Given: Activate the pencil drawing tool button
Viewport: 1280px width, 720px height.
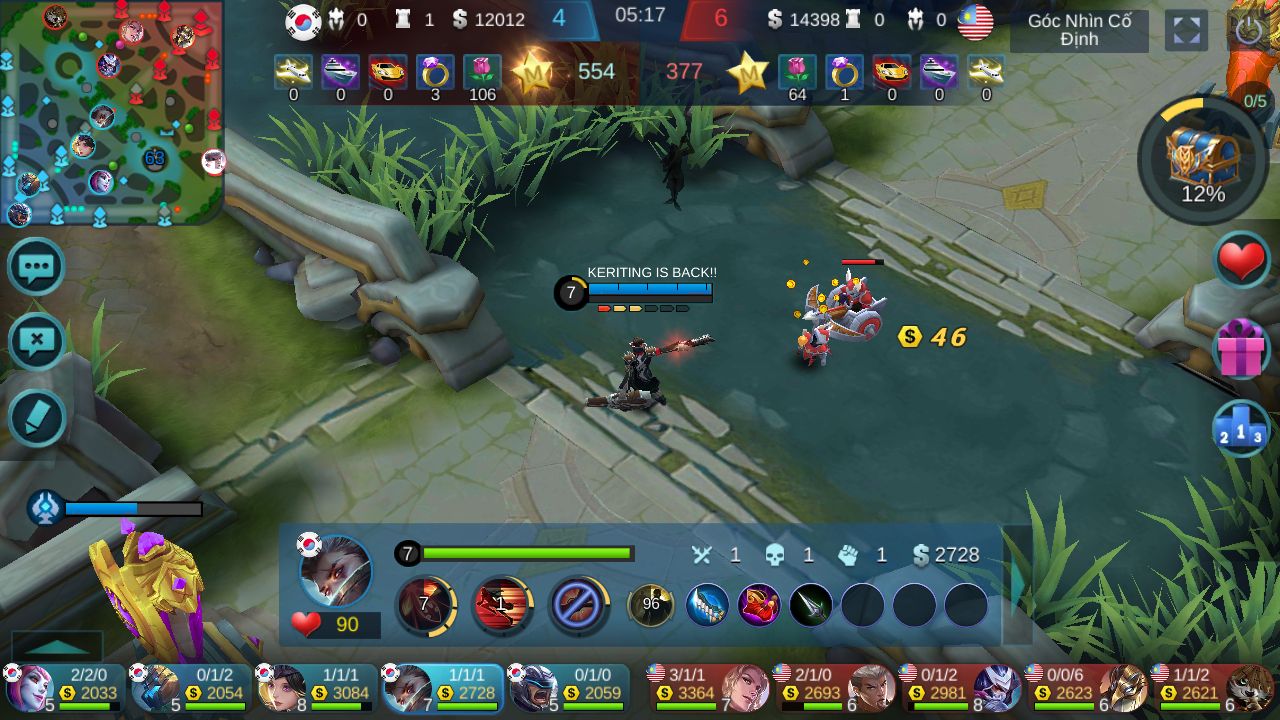Looking at the screenshot, I should [37, 418].
